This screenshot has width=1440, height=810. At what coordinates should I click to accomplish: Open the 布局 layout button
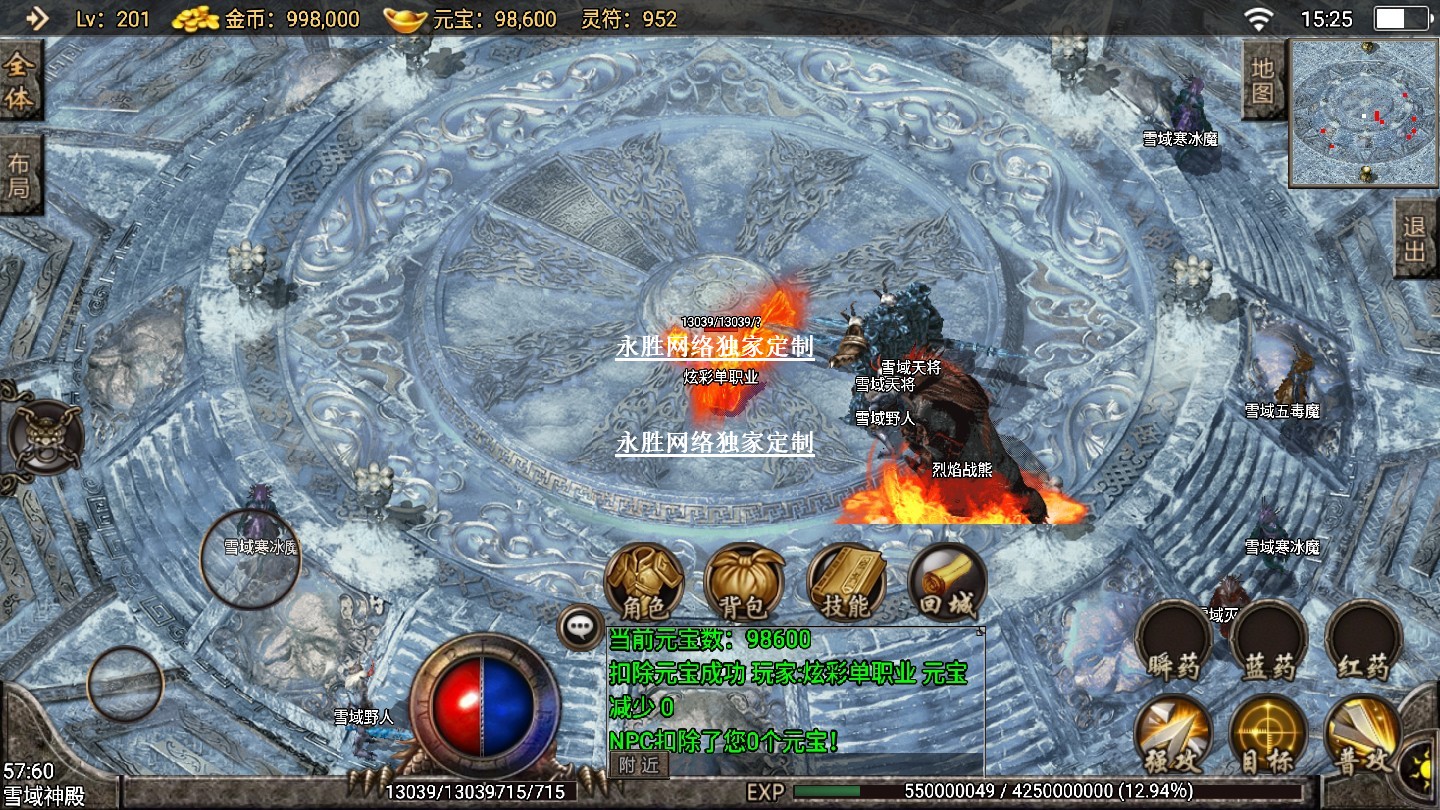point(20,177)
